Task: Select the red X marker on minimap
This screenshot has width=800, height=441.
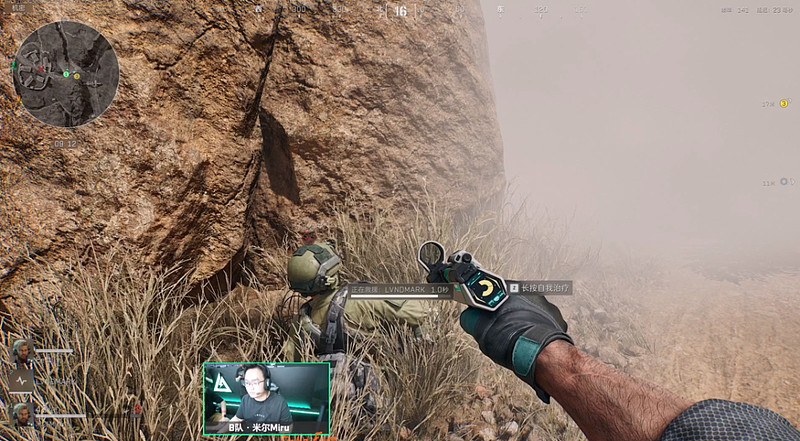Action: click(x=42, y=70)
